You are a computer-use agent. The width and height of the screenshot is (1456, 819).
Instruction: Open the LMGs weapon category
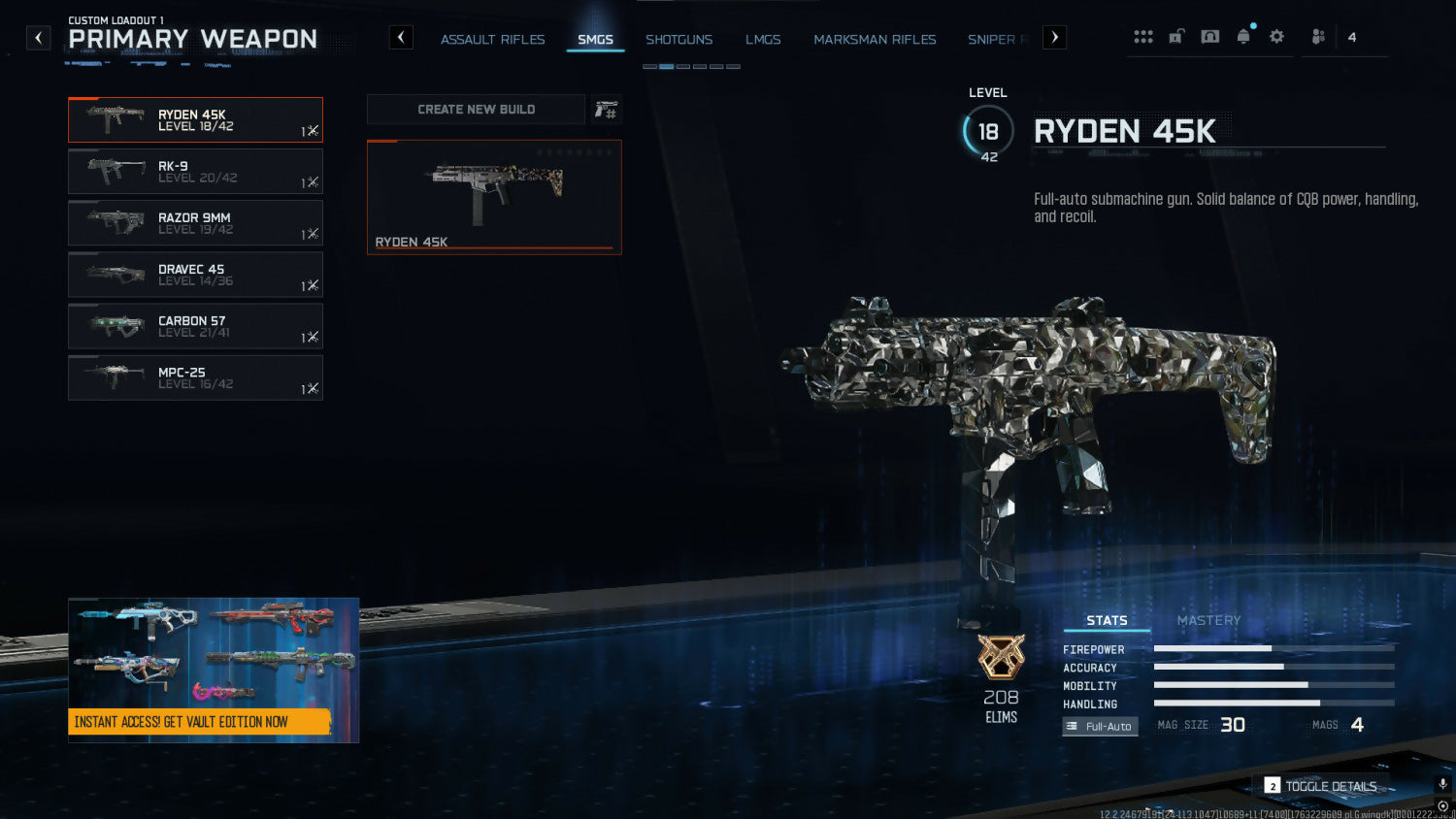point(763,40)
